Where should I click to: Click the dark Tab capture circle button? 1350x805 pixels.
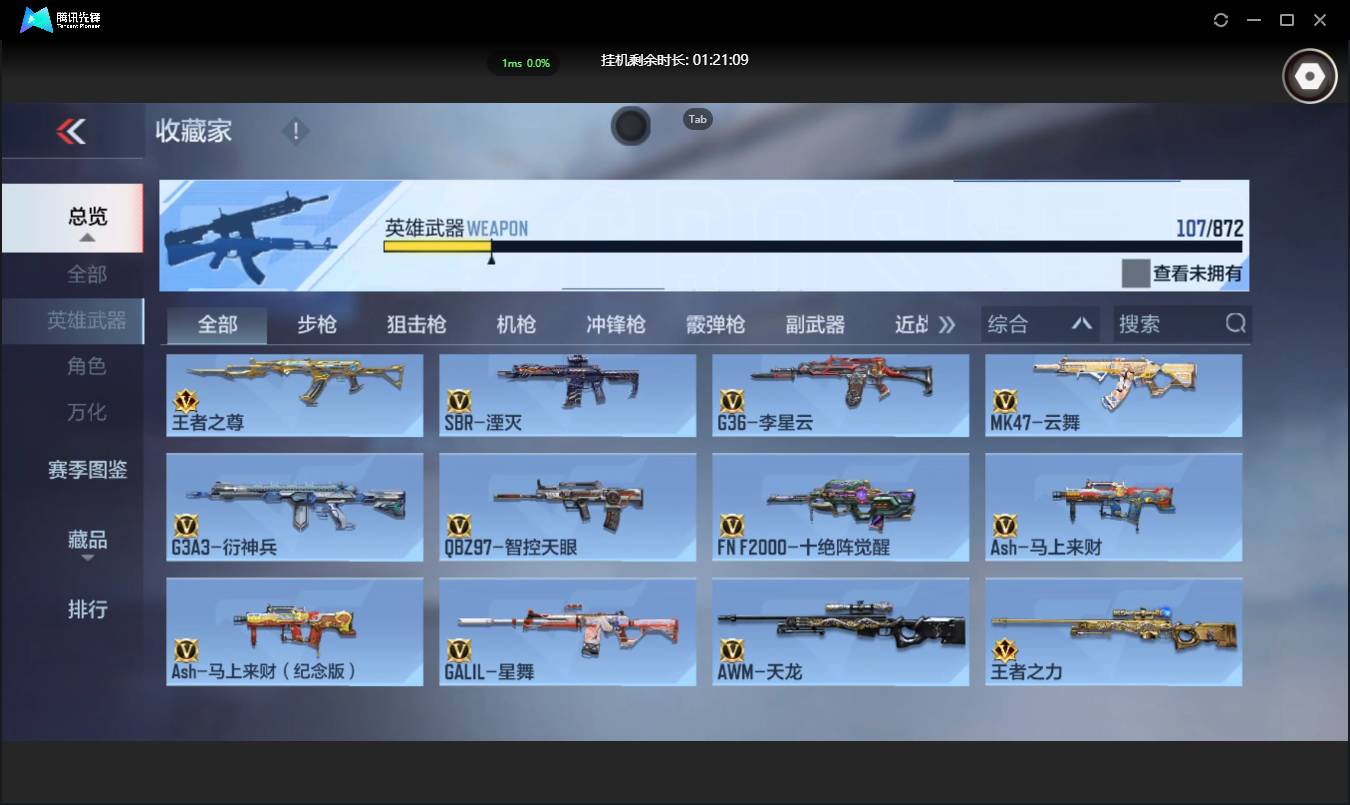(631, 127)
